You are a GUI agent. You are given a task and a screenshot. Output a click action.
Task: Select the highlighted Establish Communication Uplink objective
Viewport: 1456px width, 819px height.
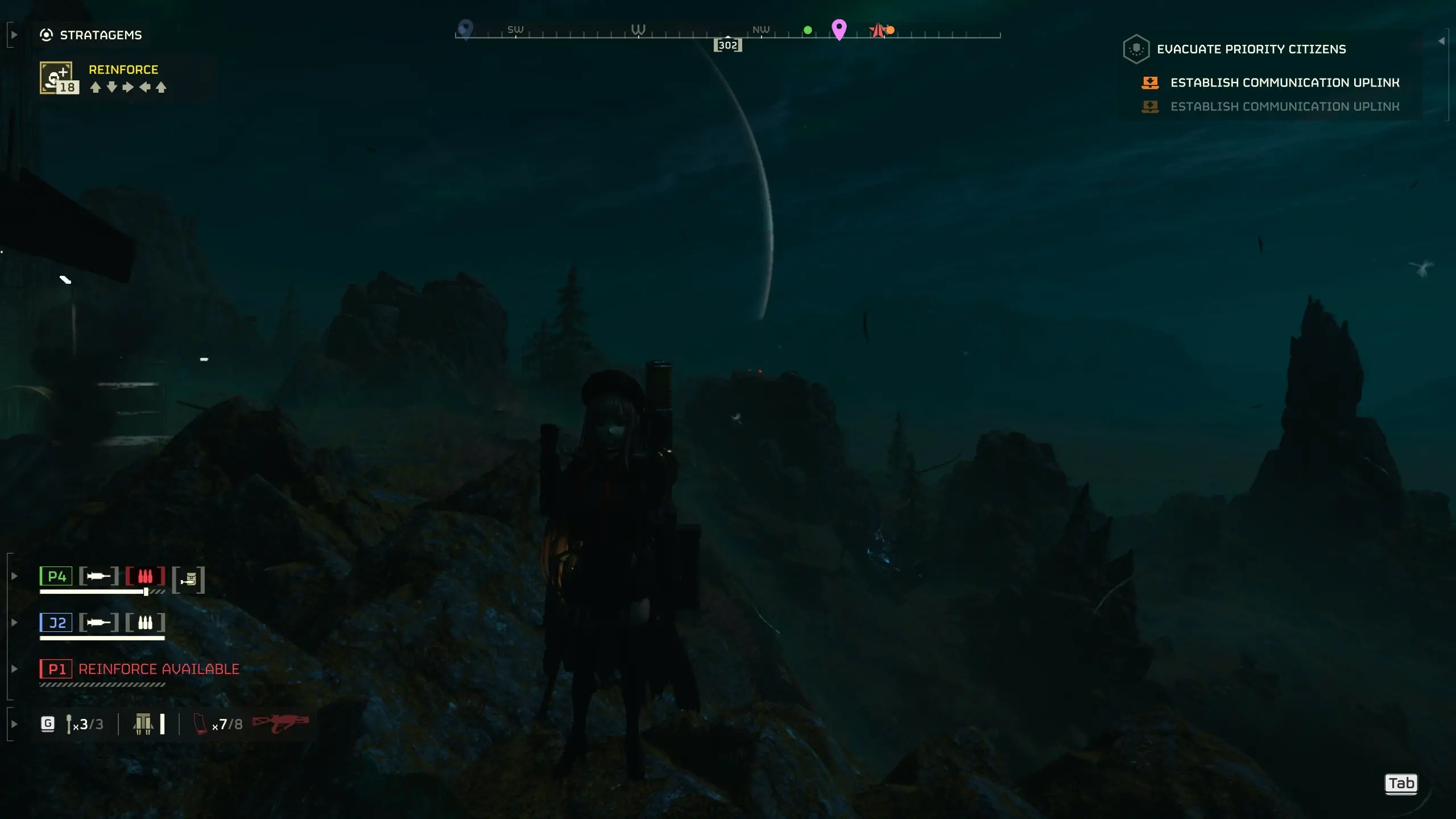[1284, 83]
